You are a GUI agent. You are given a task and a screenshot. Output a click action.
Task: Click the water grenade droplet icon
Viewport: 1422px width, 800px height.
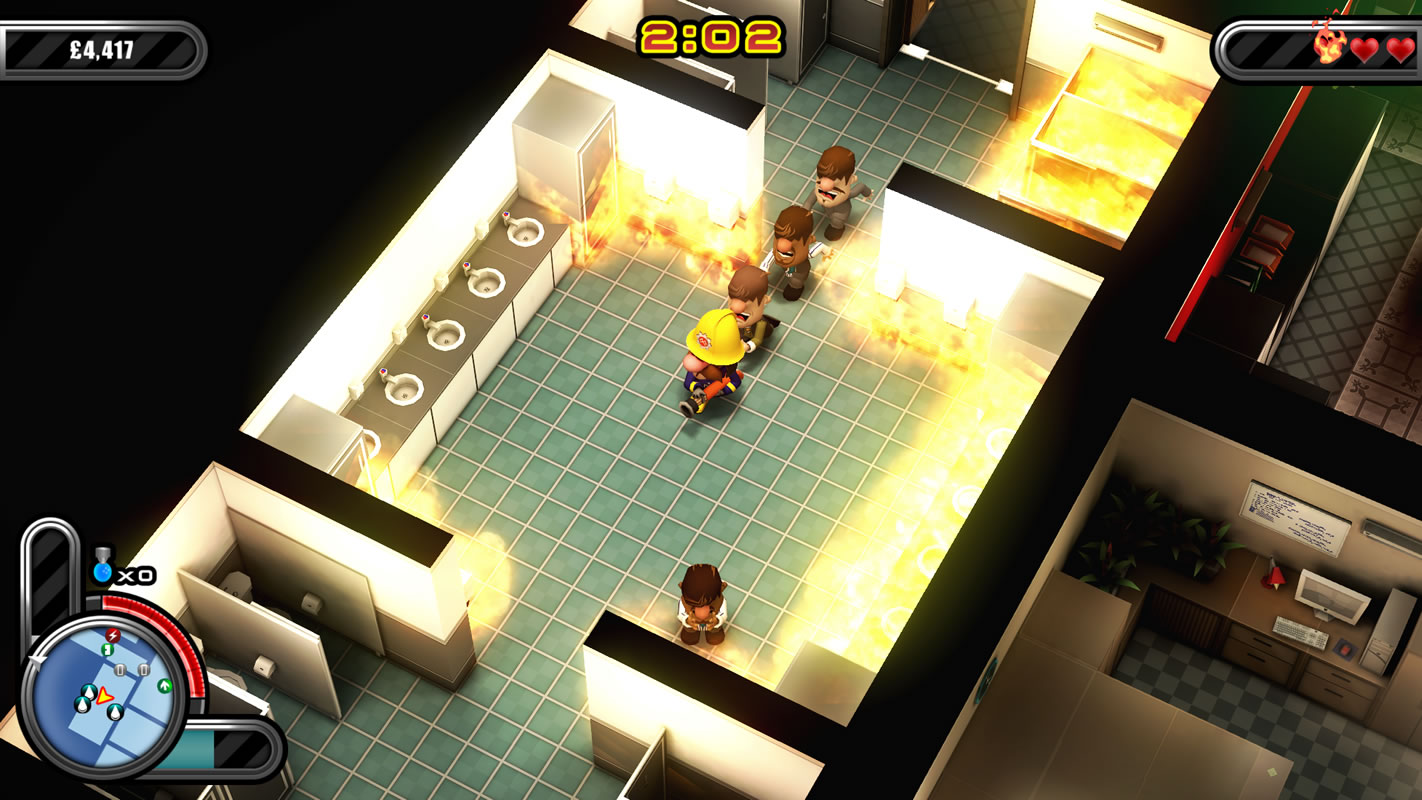point(104,572)
